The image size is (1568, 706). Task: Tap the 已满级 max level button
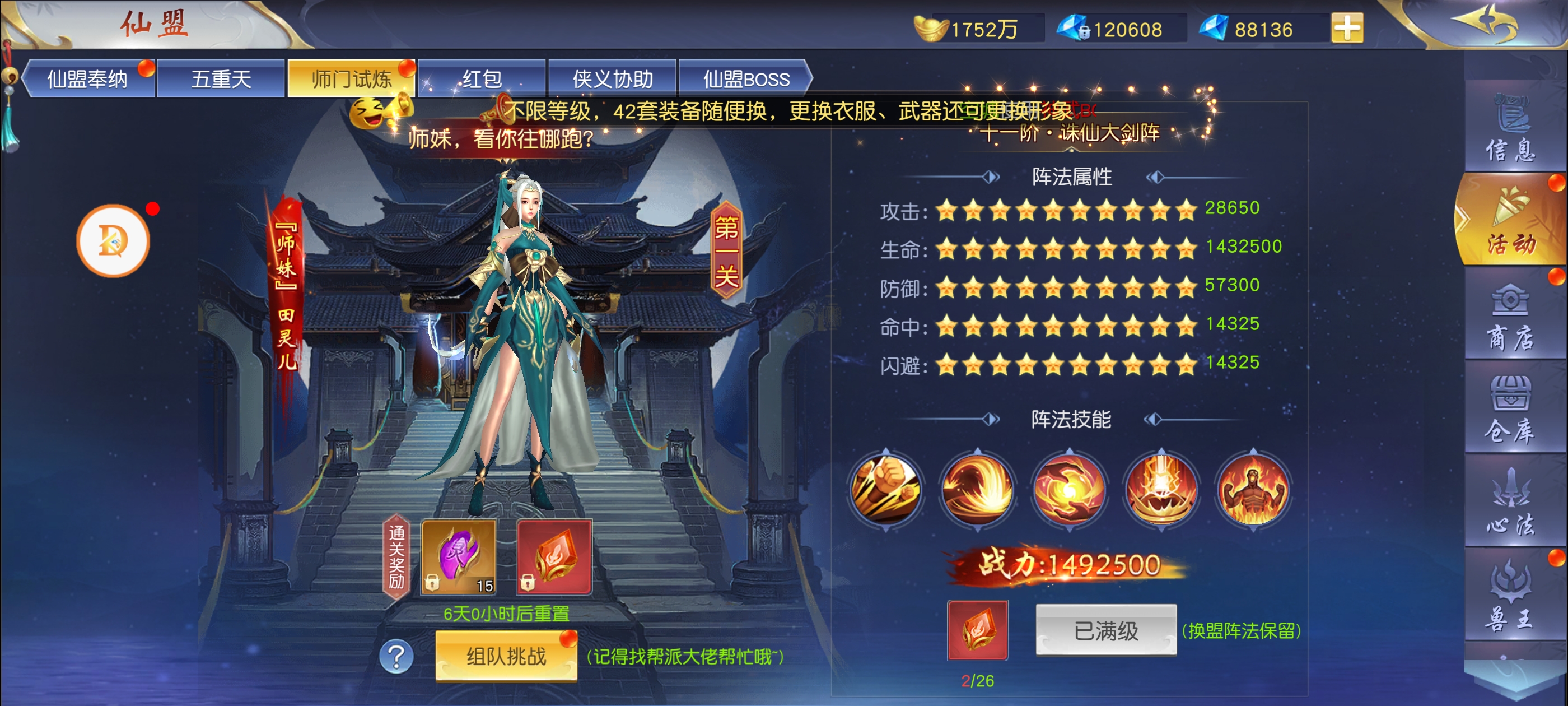point(1105,630)
